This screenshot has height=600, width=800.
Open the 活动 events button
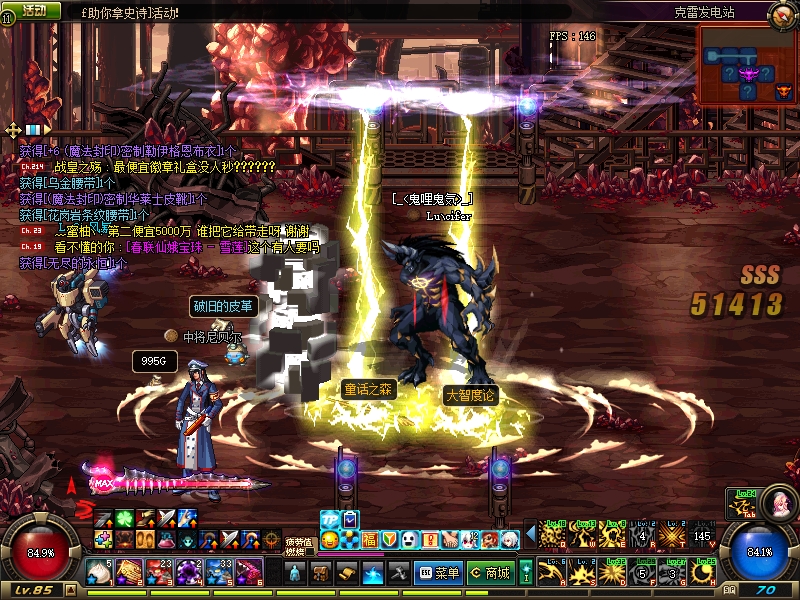coord(33,10)
